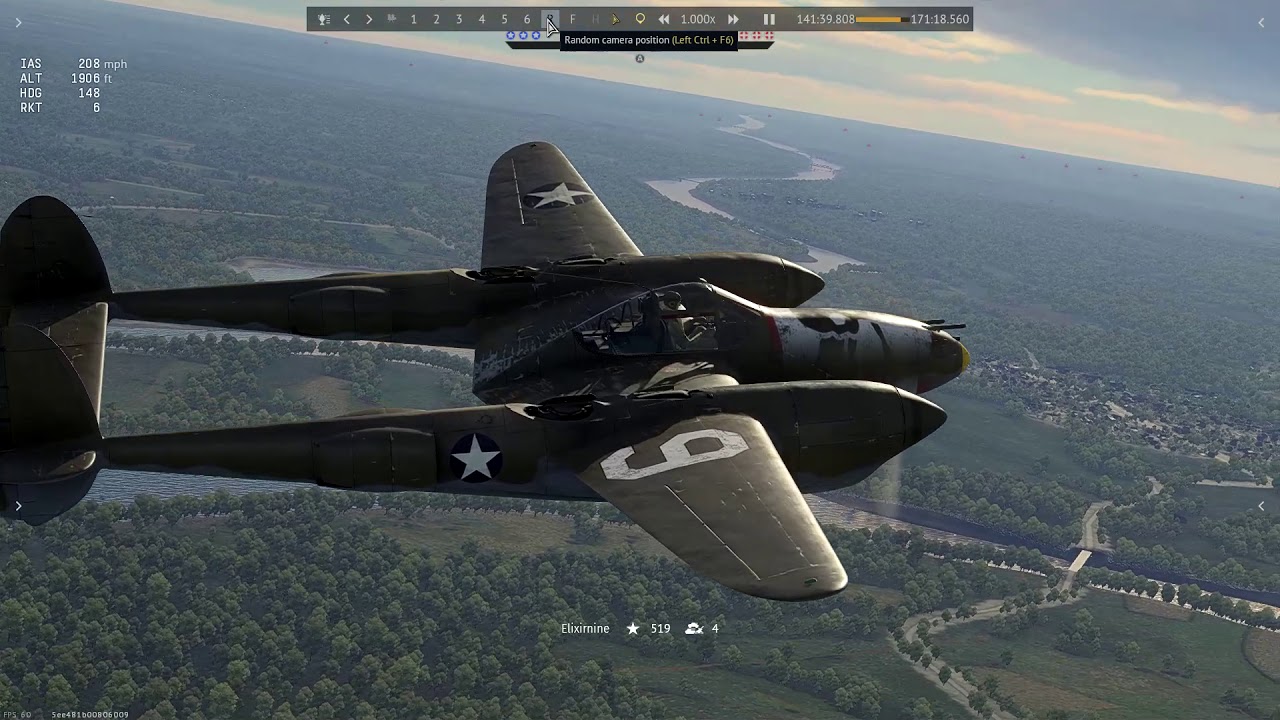The height and width of the screenshot is (720, 1280).
Task: Click the yellow spotlight cone icon
Action: point(616,19)
